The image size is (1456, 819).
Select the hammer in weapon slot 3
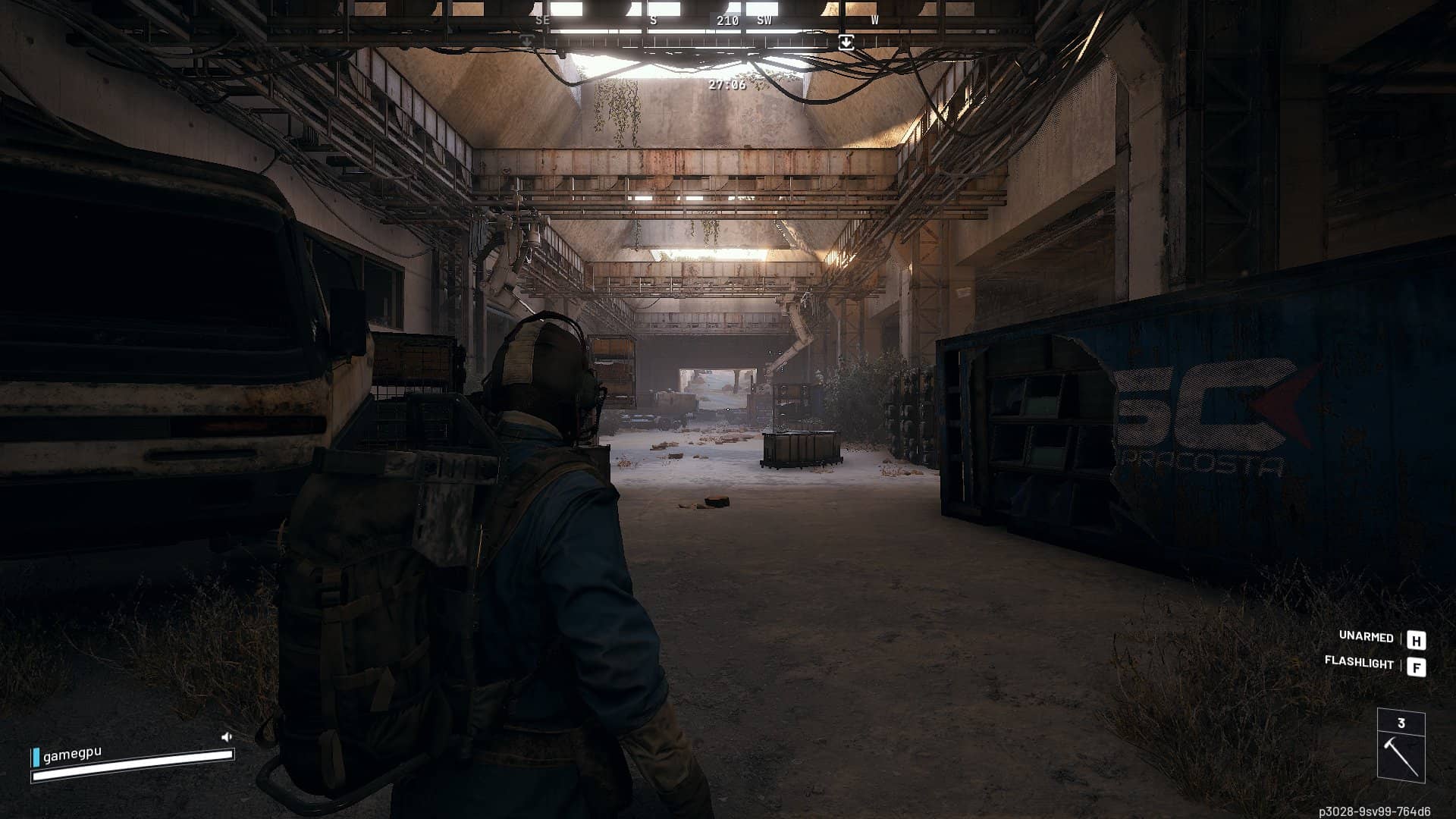[1401, 756]
